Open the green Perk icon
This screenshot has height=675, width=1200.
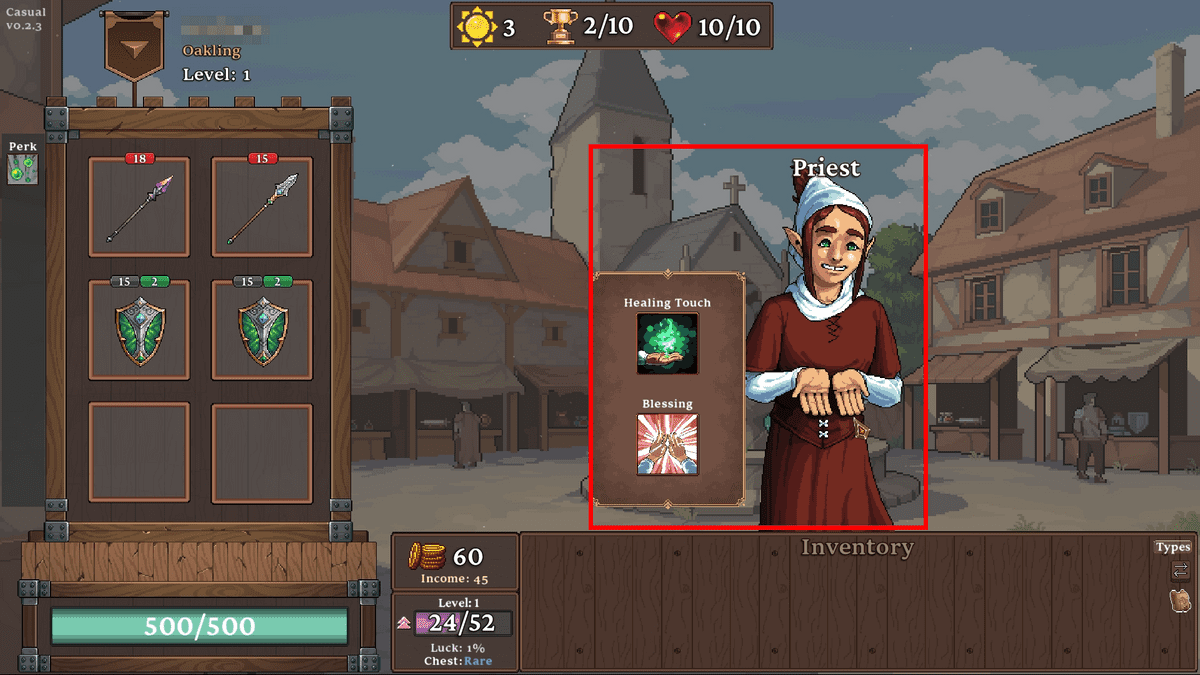tap(21, 169)
